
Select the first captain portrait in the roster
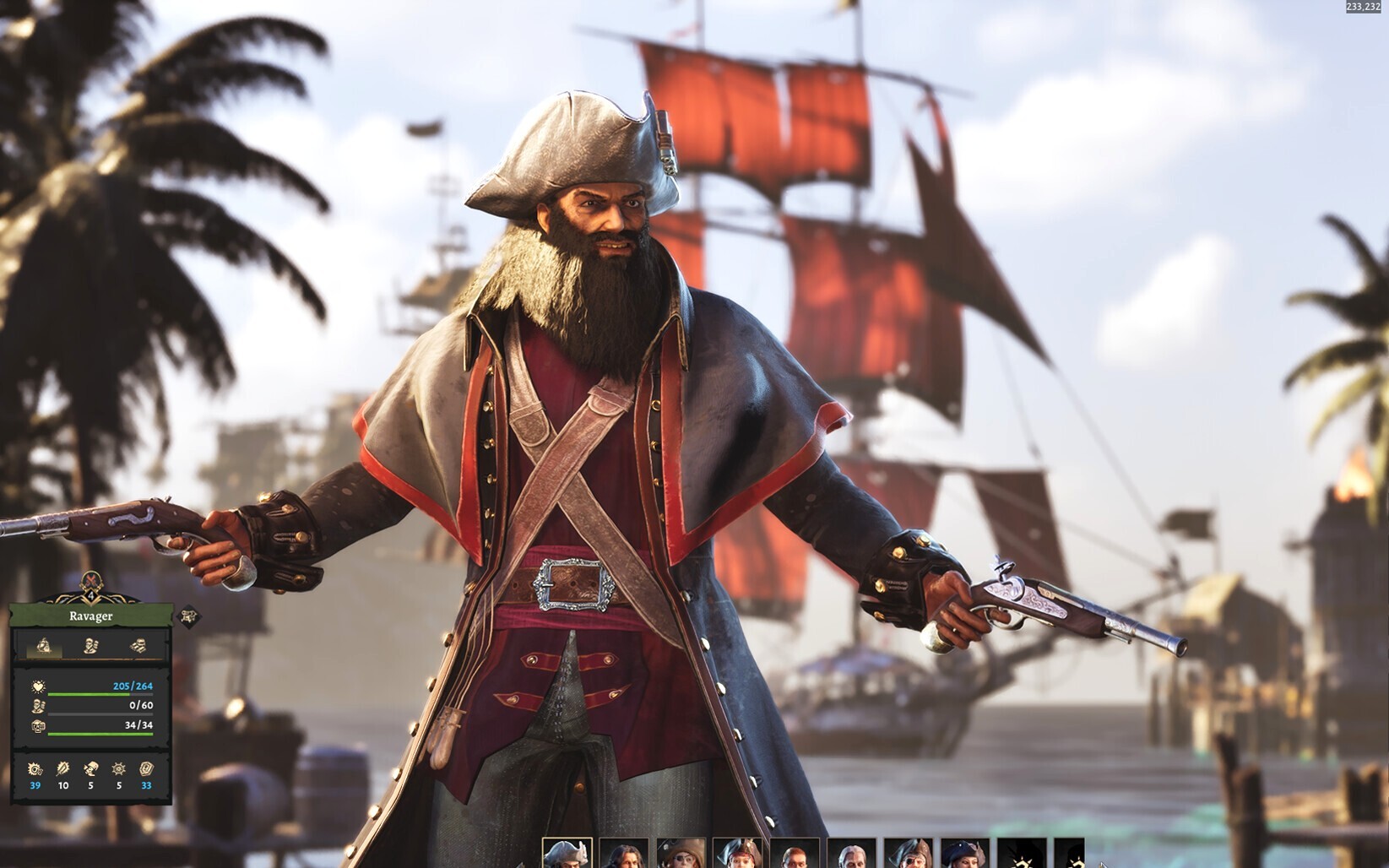pyautogui.click(x=567, y=853)
